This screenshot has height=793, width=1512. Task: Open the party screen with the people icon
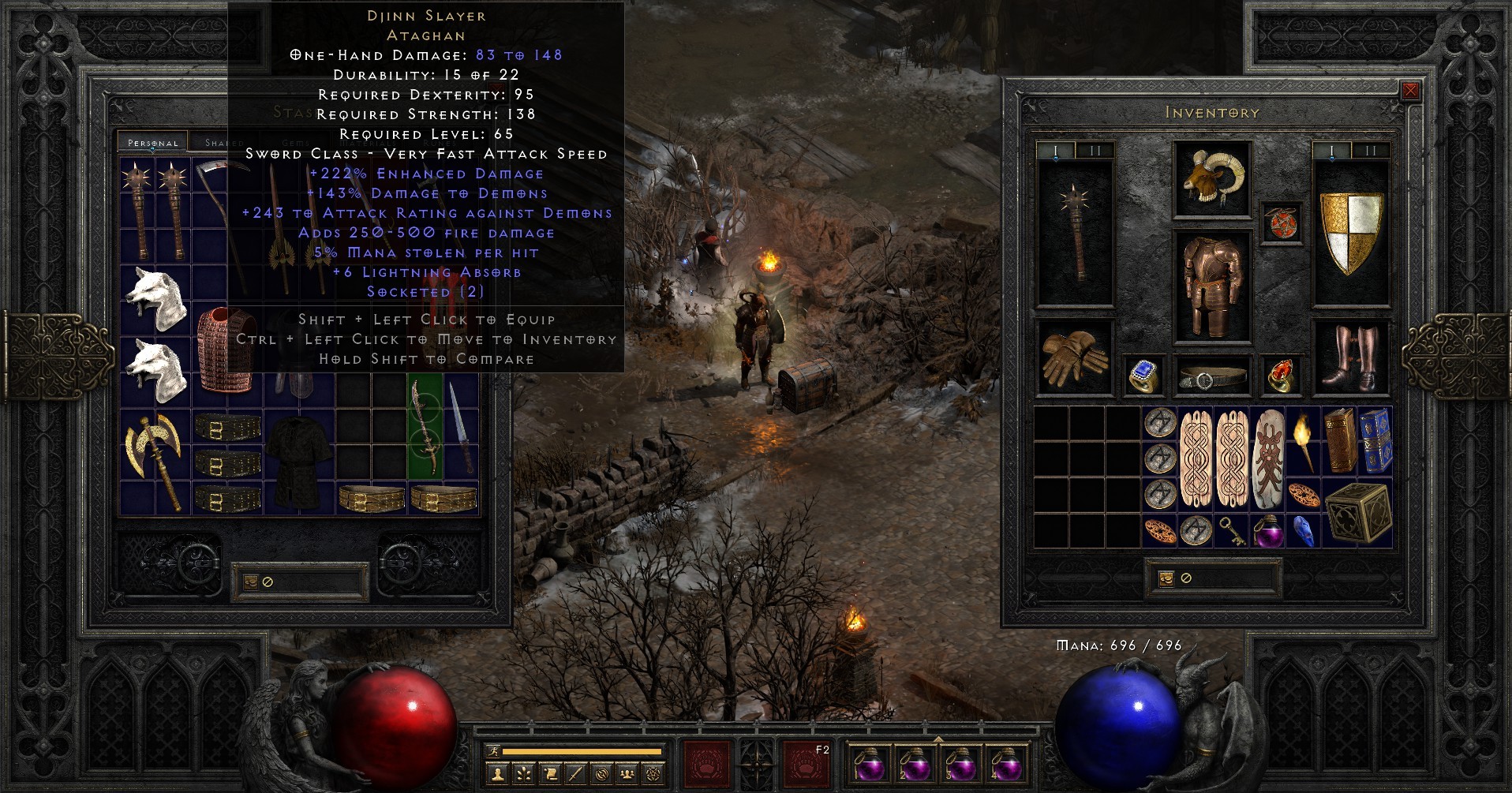click(x=628, y=773)
